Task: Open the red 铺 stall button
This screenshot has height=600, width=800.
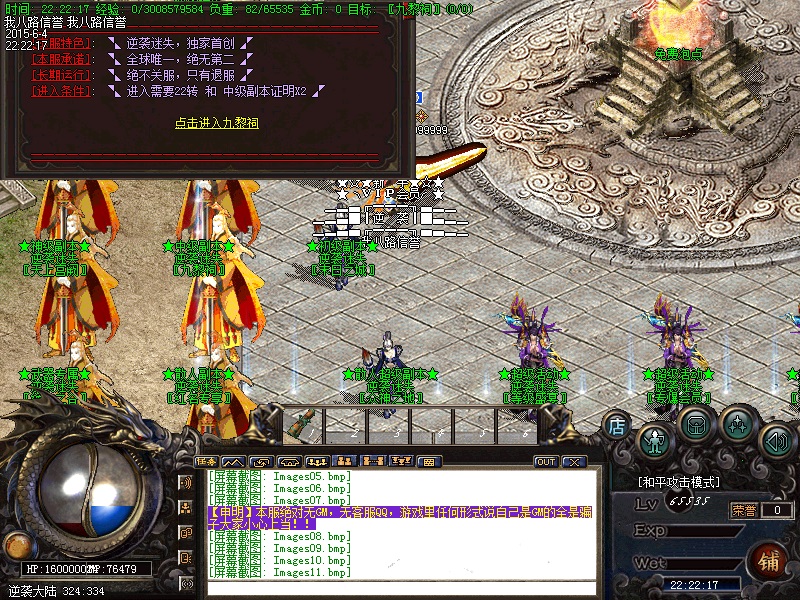Action: point(770,559)
